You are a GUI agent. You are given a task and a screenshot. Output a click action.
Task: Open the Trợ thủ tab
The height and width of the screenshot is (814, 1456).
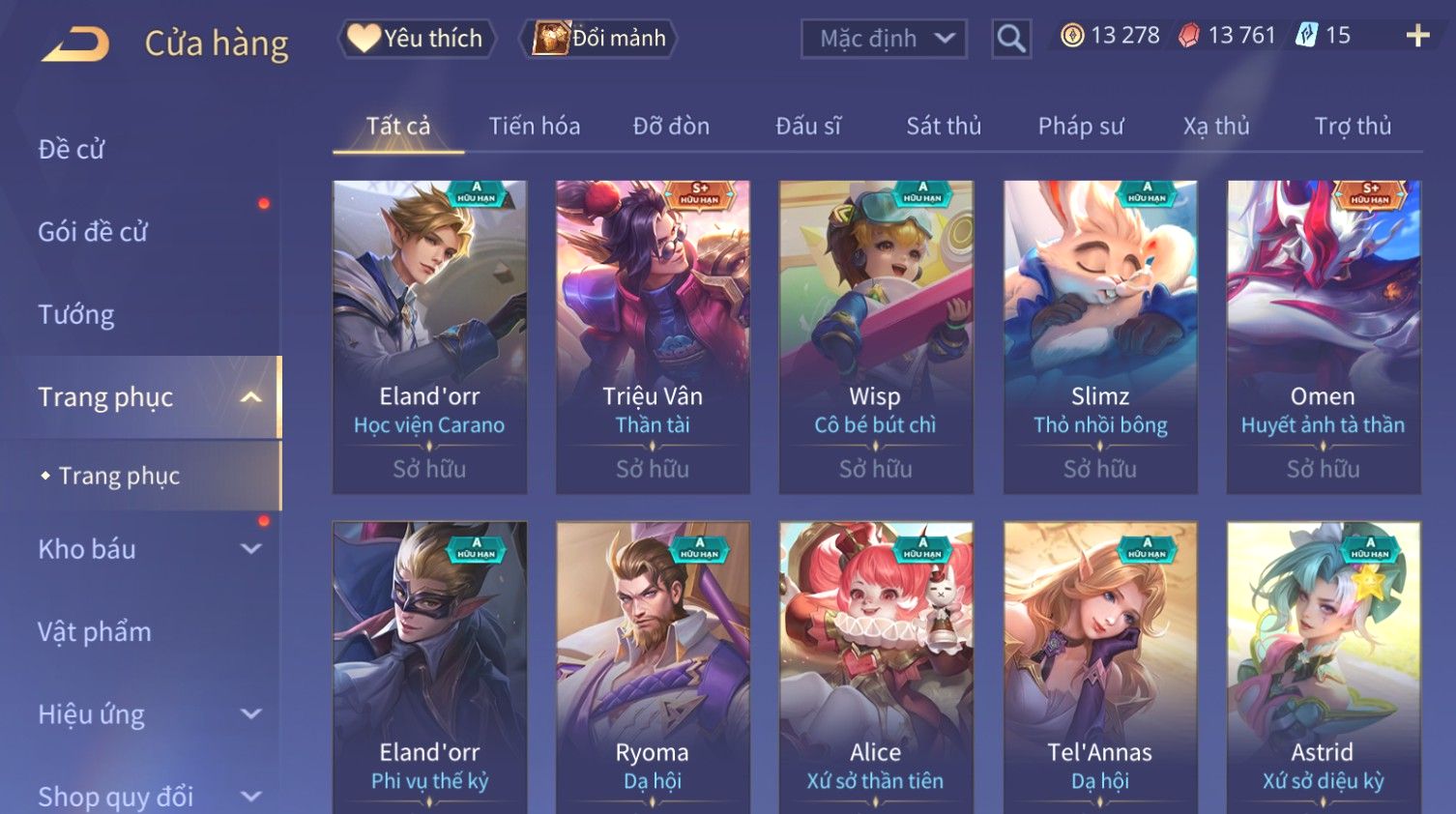pos(1353,127)
